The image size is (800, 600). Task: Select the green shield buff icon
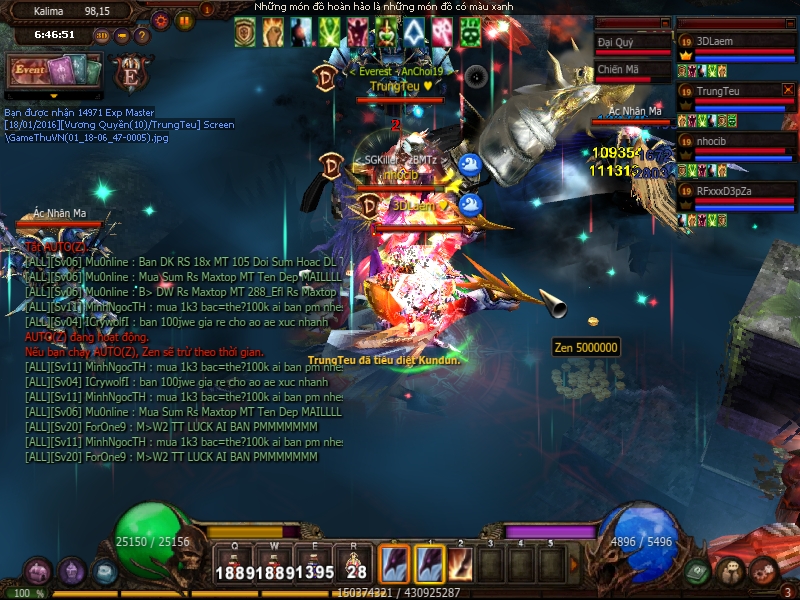click(x=245, y=32)
